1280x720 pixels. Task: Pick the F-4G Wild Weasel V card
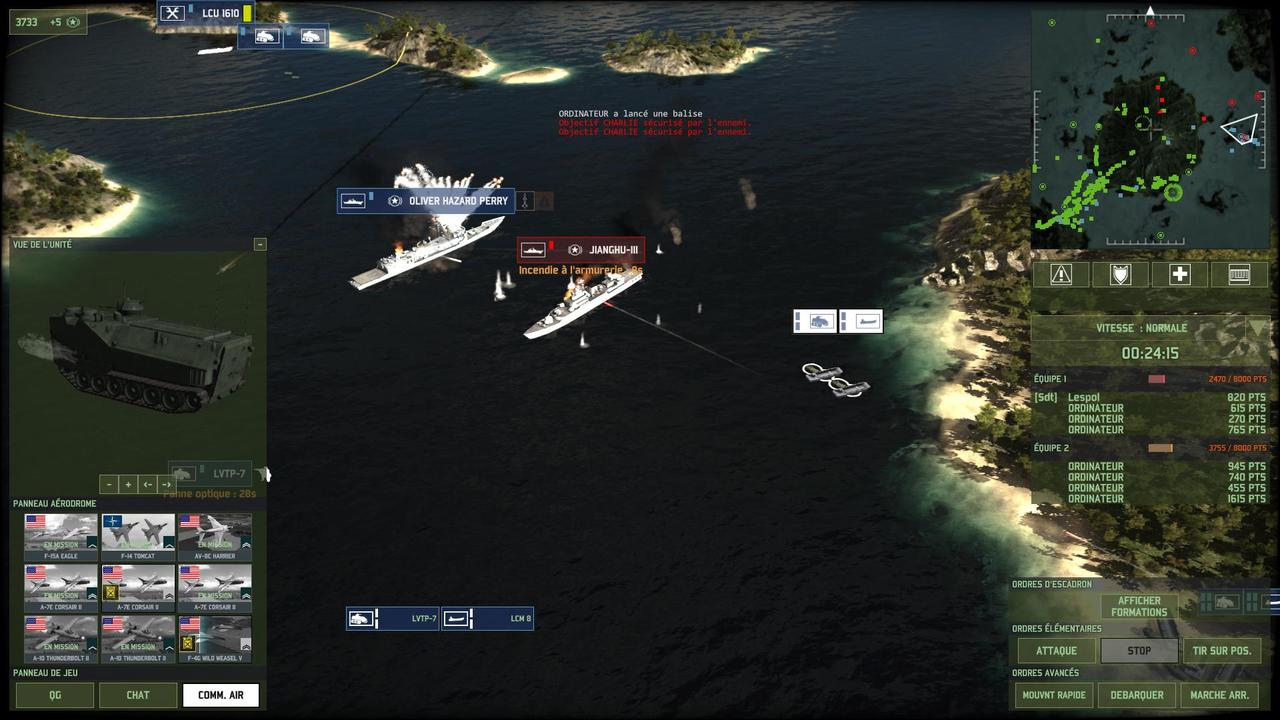[x=215, y=639]
